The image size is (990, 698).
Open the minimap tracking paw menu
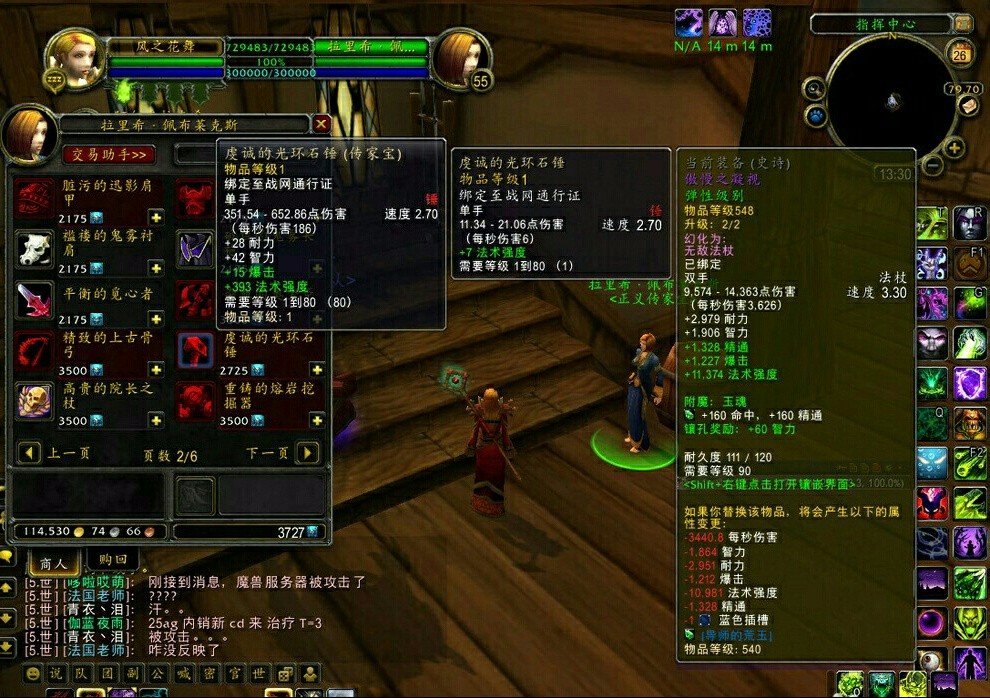pos(816,116)
